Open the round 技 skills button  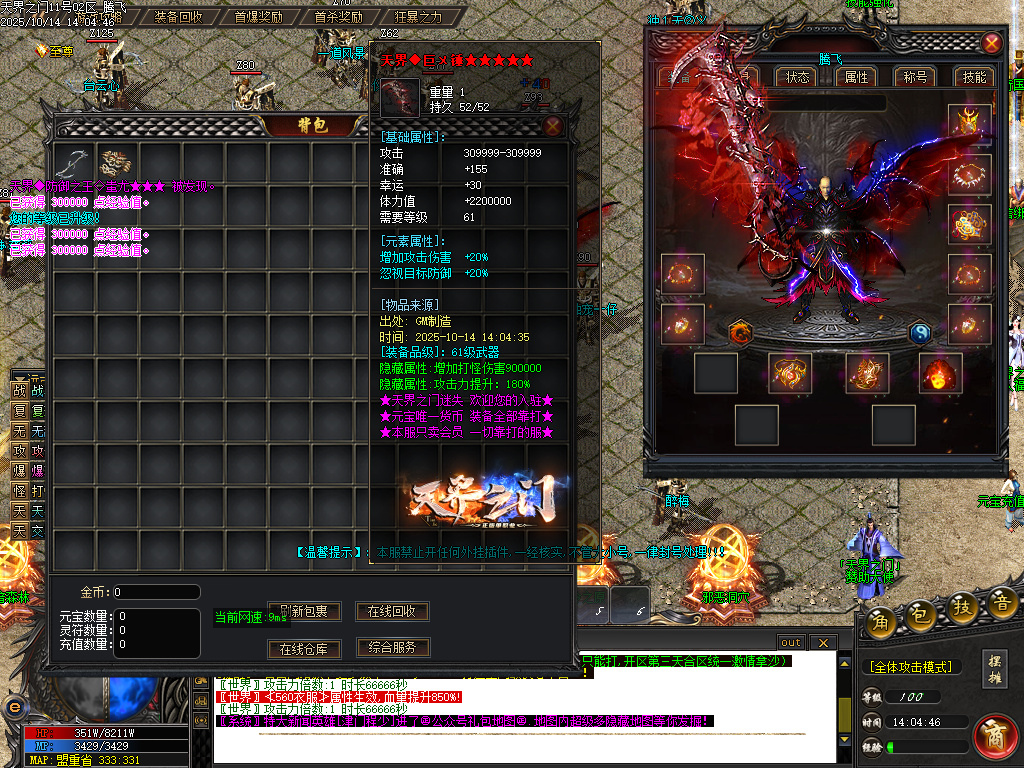point(963,605)
